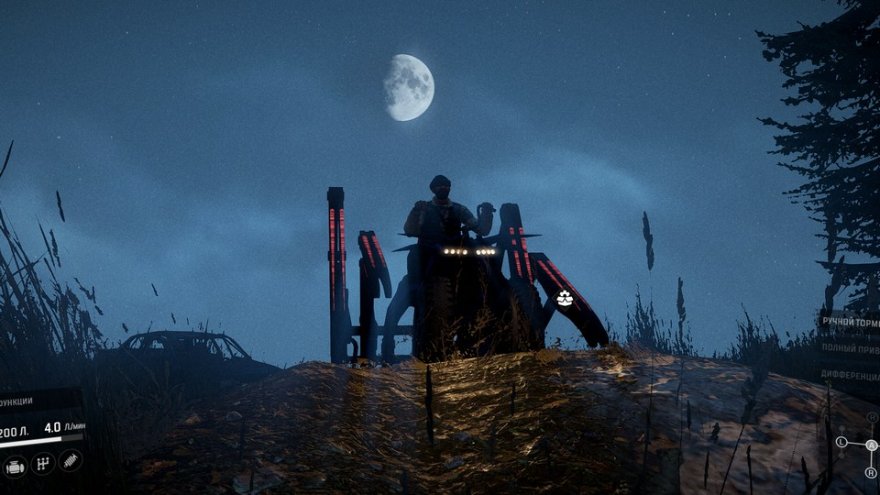Toggle the Дифференциал lock indicator

coord(850,375)
